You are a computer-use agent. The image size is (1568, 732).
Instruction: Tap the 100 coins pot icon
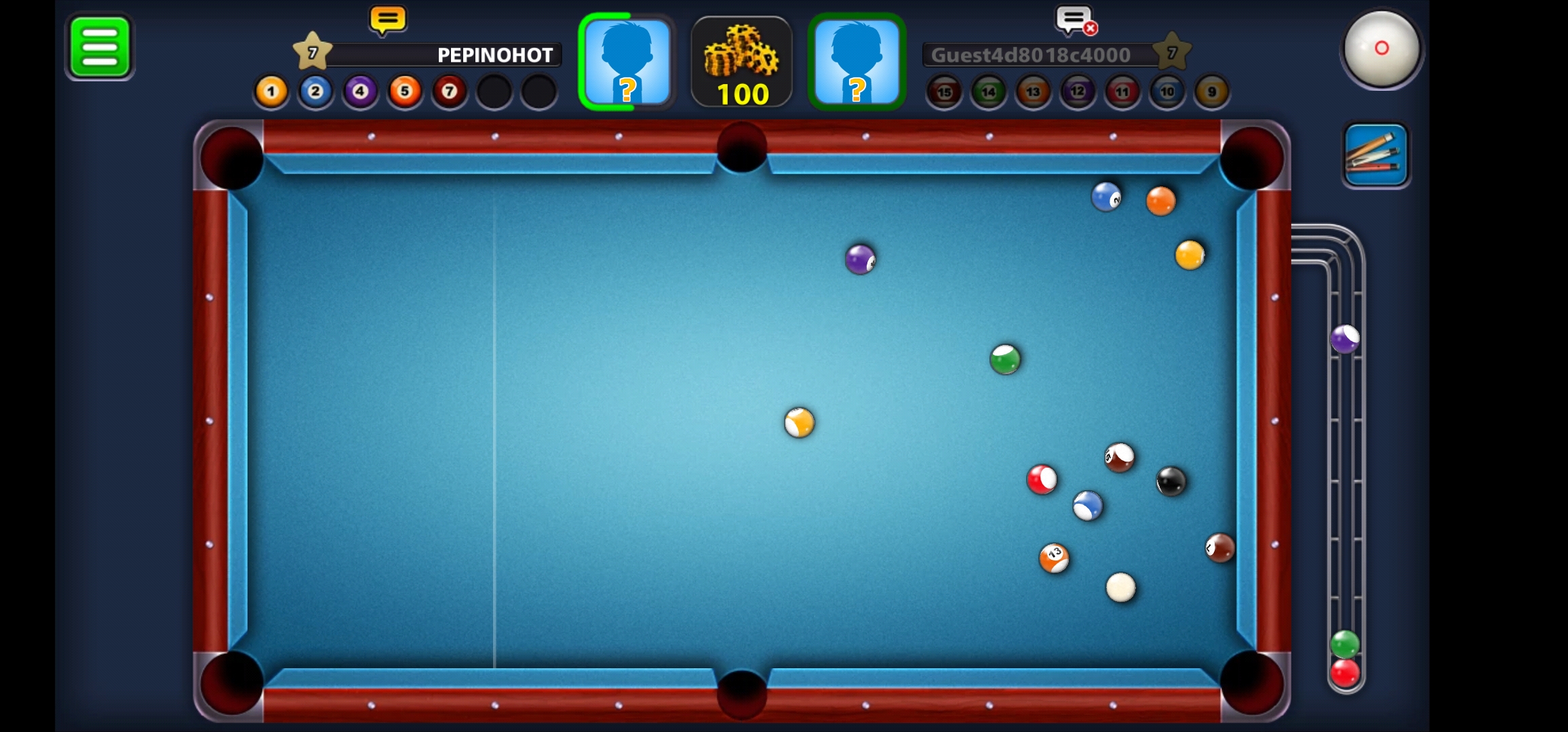click(742, 62)
